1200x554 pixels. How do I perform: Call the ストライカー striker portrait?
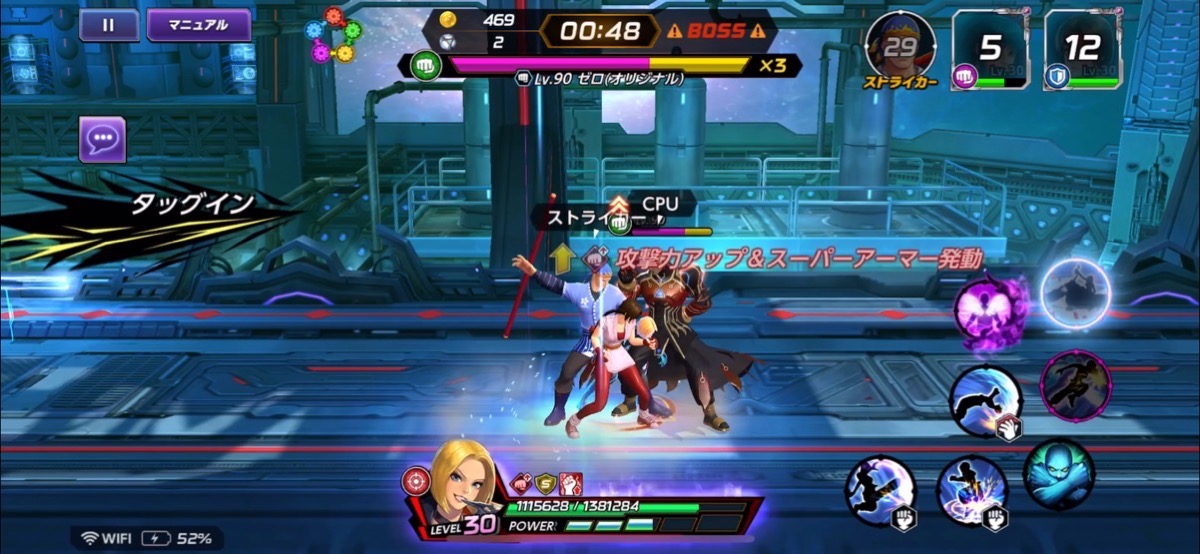point(900,46)
